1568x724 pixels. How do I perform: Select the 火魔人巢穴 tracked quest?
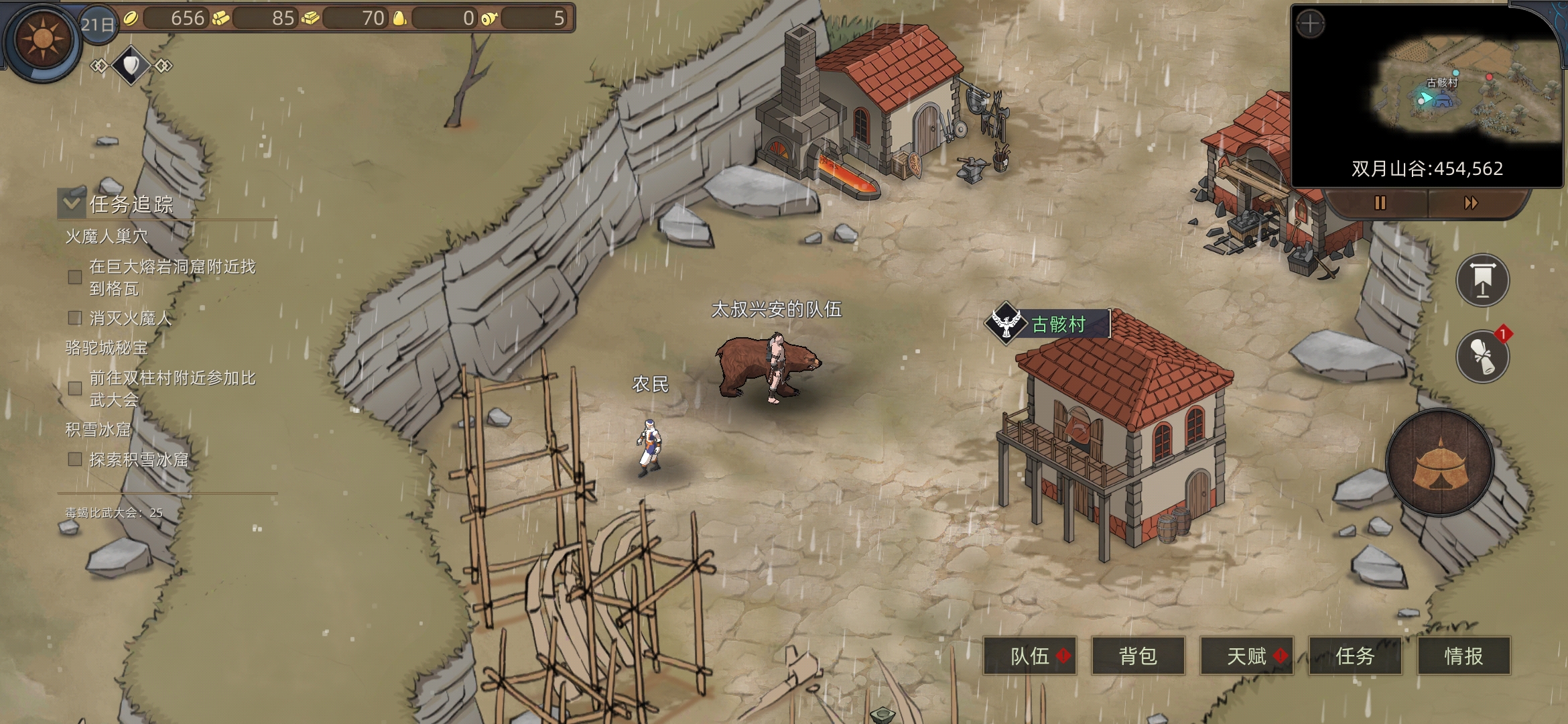[107, 237]
